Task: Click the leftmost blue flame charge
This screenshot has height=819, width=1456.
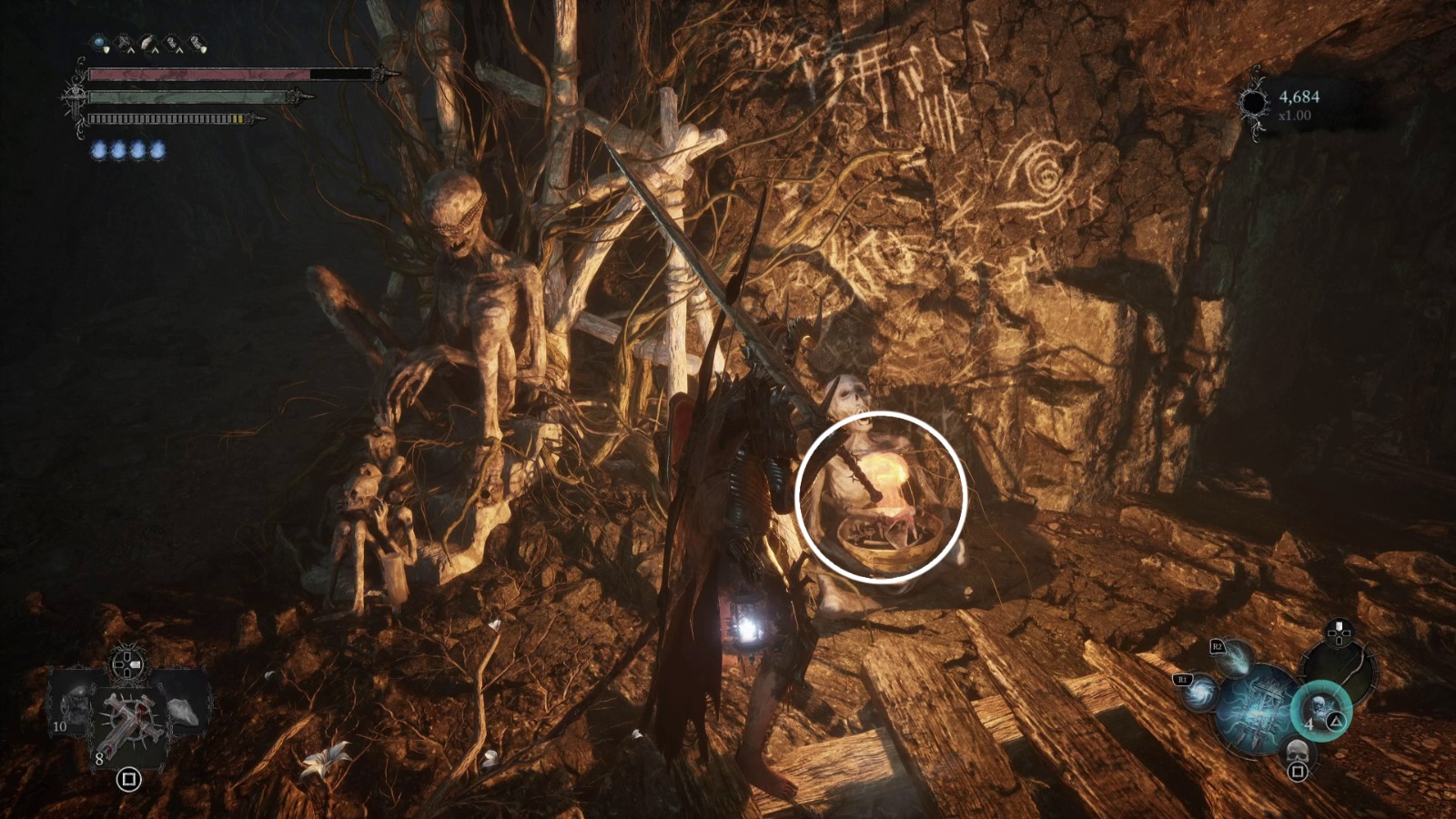Action: pos(98,150)
